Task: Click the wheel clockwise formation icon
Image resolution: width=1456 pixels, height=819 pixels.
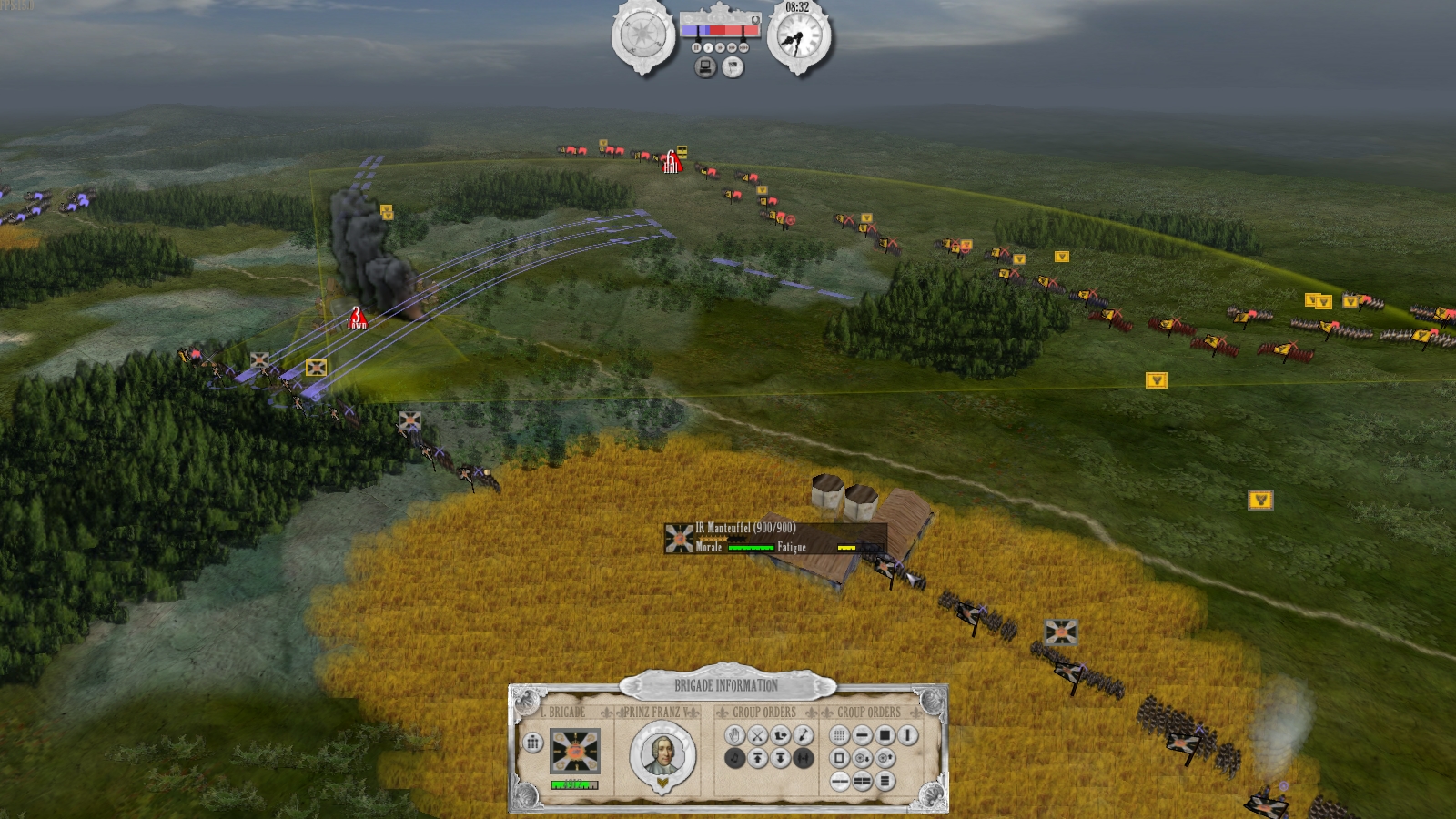Action: [x=885, y=758]
